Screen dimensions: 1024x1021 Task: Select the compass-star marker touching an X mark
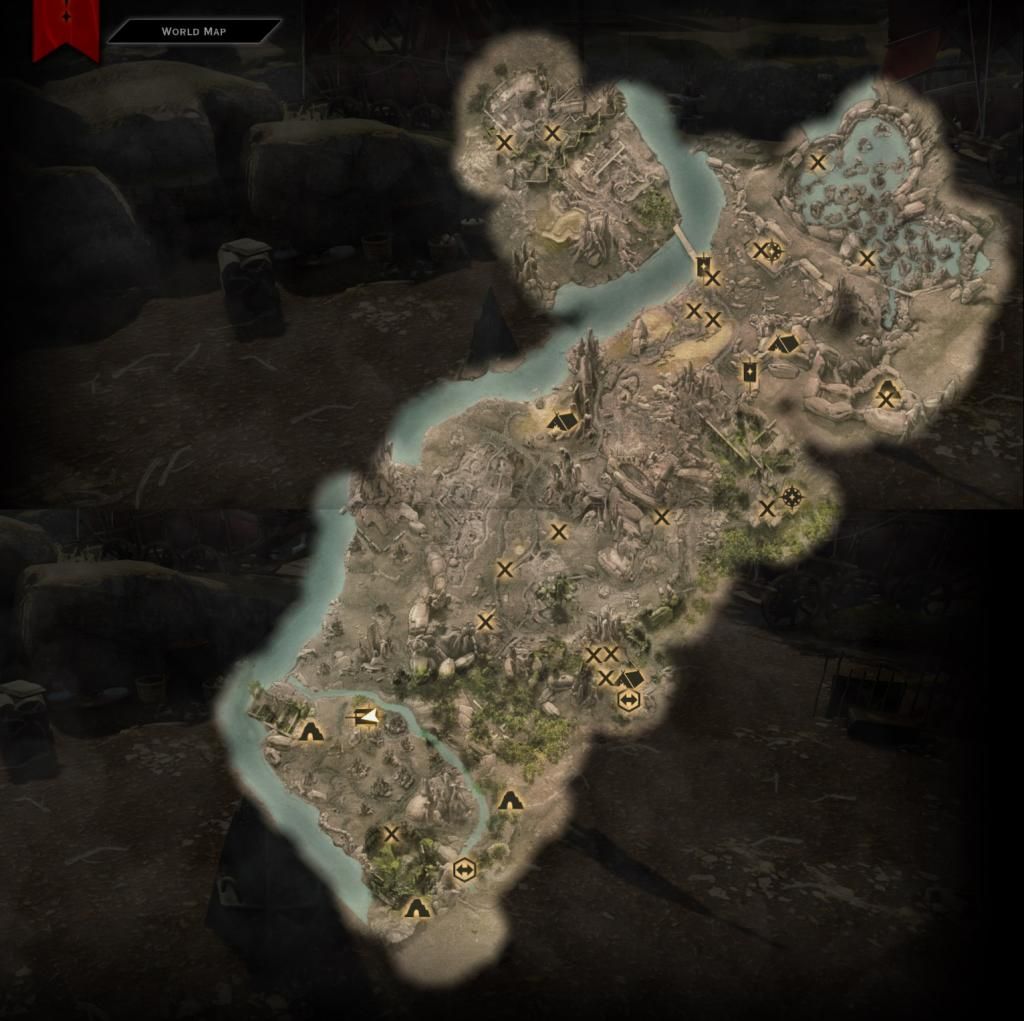773,250
